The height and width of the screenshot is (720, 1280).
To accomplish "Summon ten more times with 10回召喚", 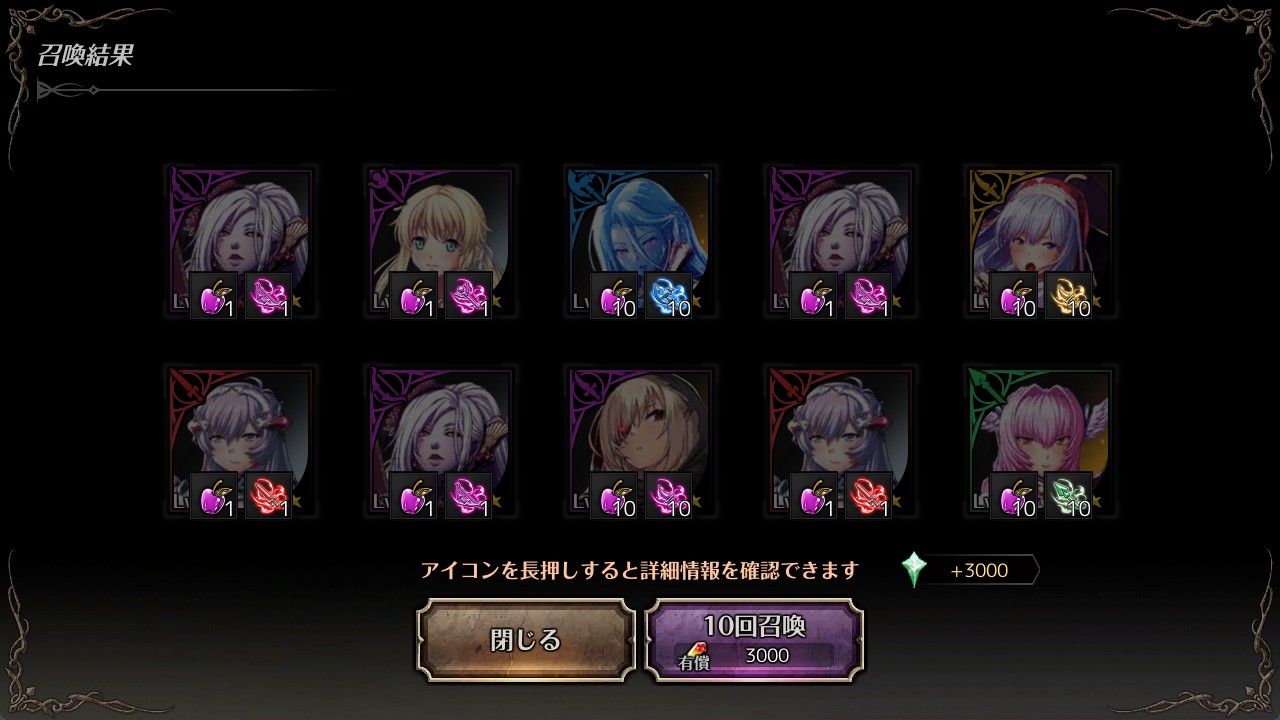I will click(754, 640).
